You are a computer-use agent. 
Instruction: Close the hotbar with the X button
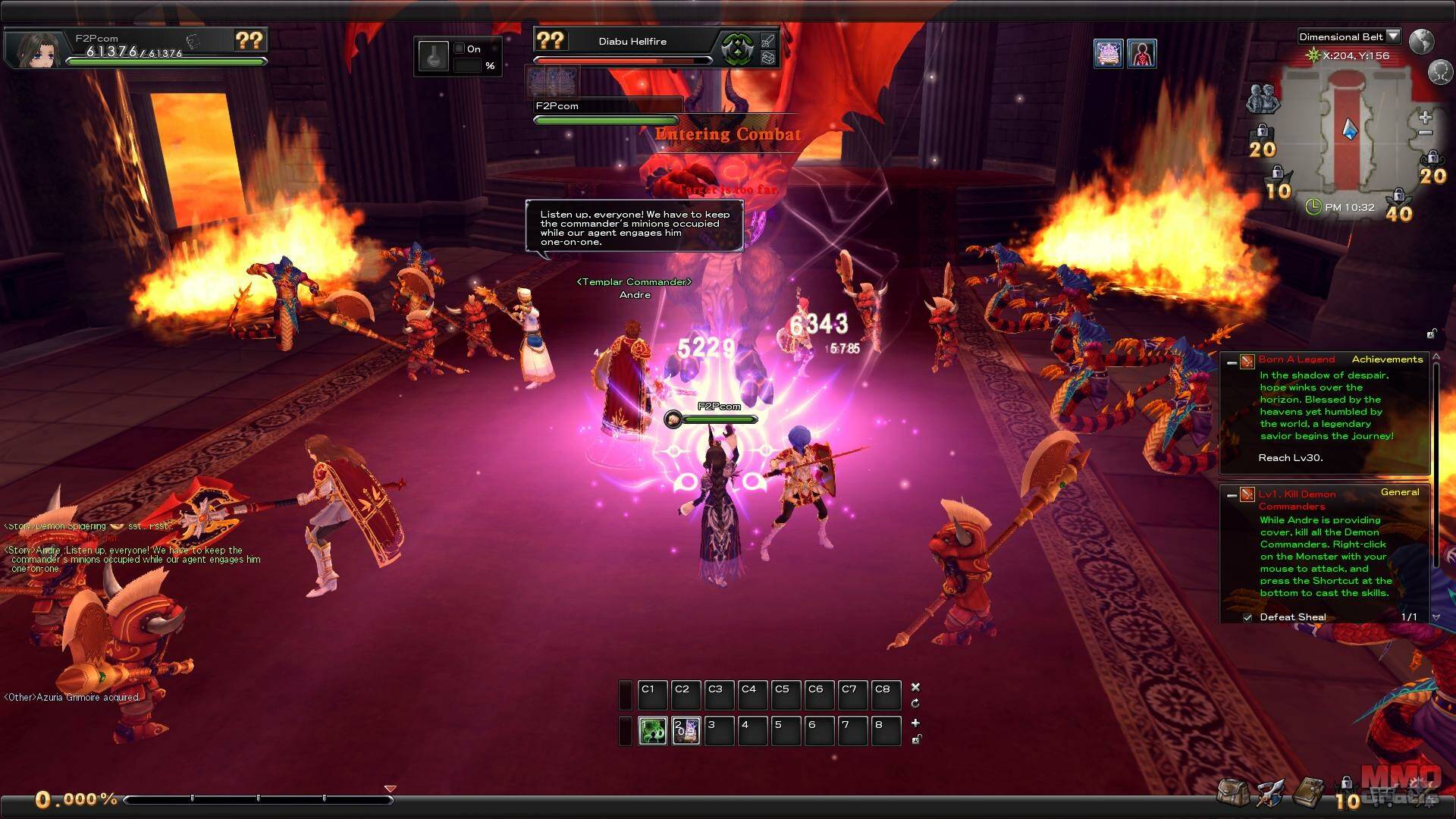(915, 687)
